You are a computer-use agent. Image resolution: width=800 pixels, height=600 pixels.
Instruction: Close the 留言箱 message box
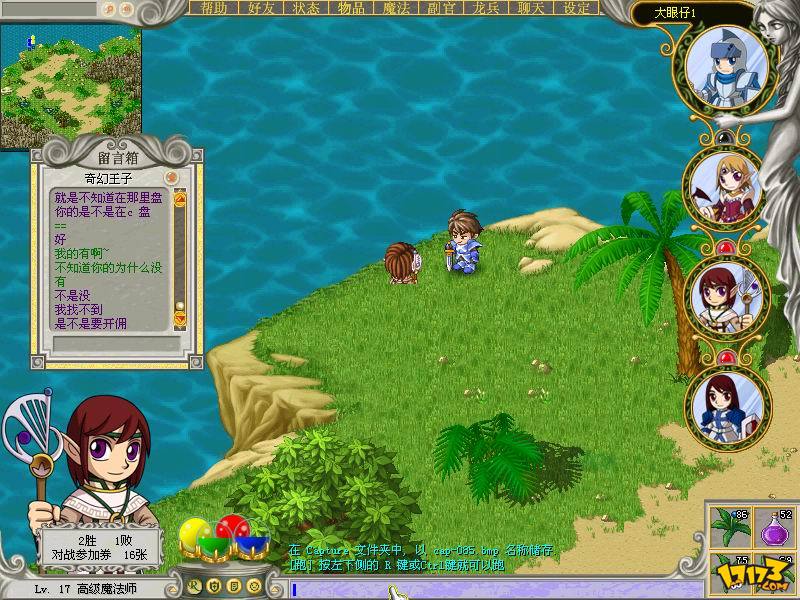[x=172, y=177]
